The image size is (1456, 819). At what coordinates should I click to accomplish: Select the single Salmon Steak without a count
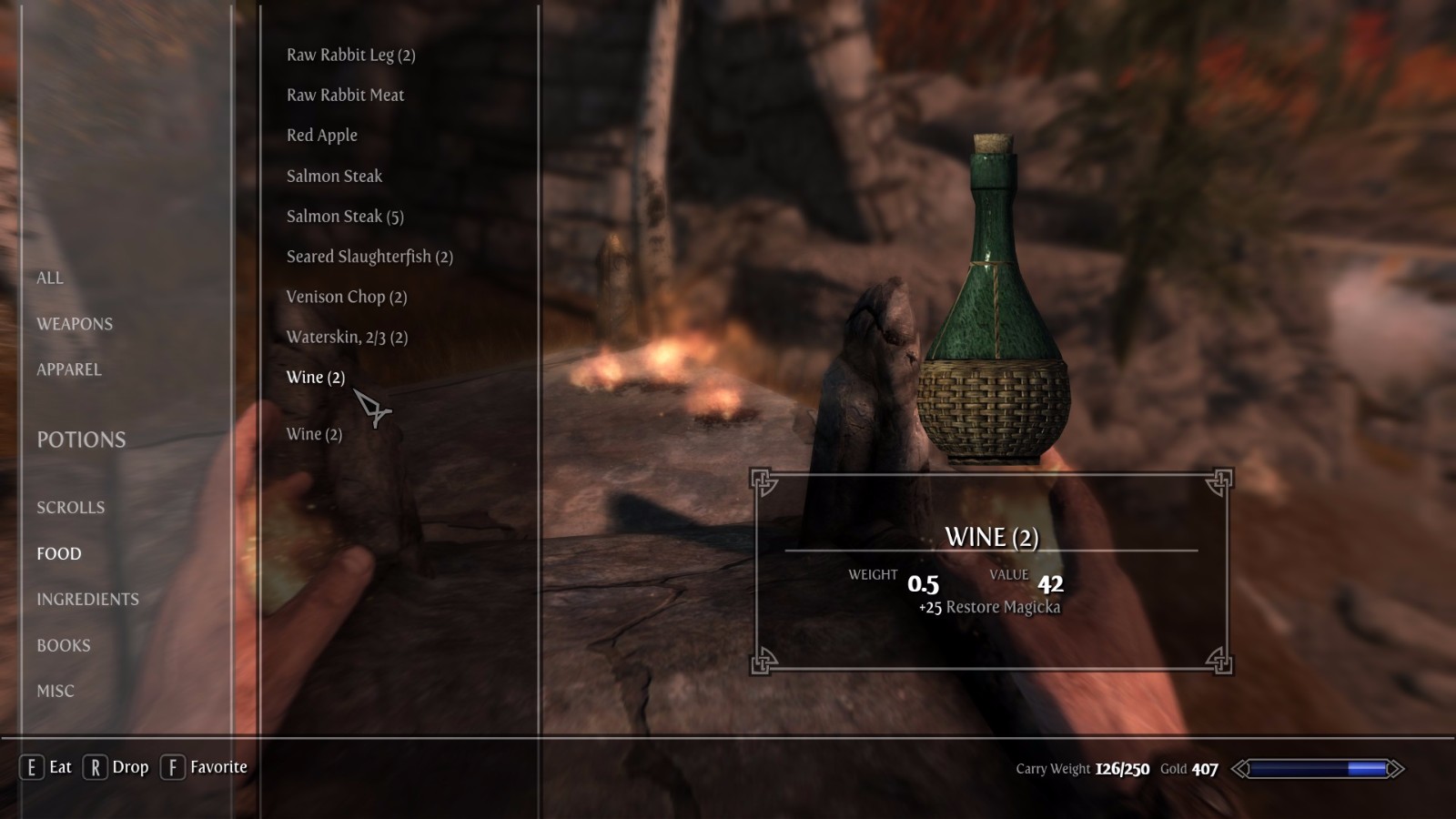point(334,177)
